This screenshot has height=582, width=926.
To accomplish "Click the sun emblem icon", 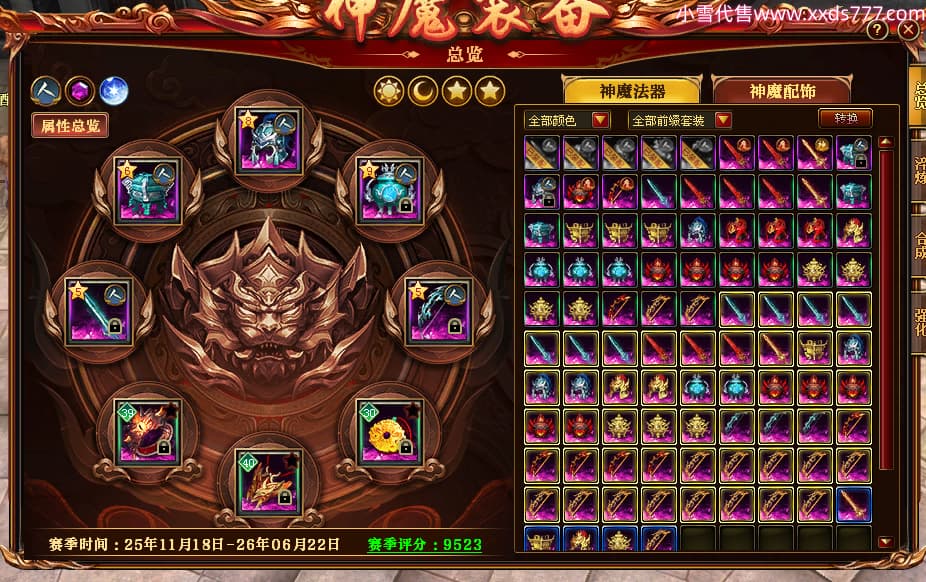I will (x=389, y=92).
